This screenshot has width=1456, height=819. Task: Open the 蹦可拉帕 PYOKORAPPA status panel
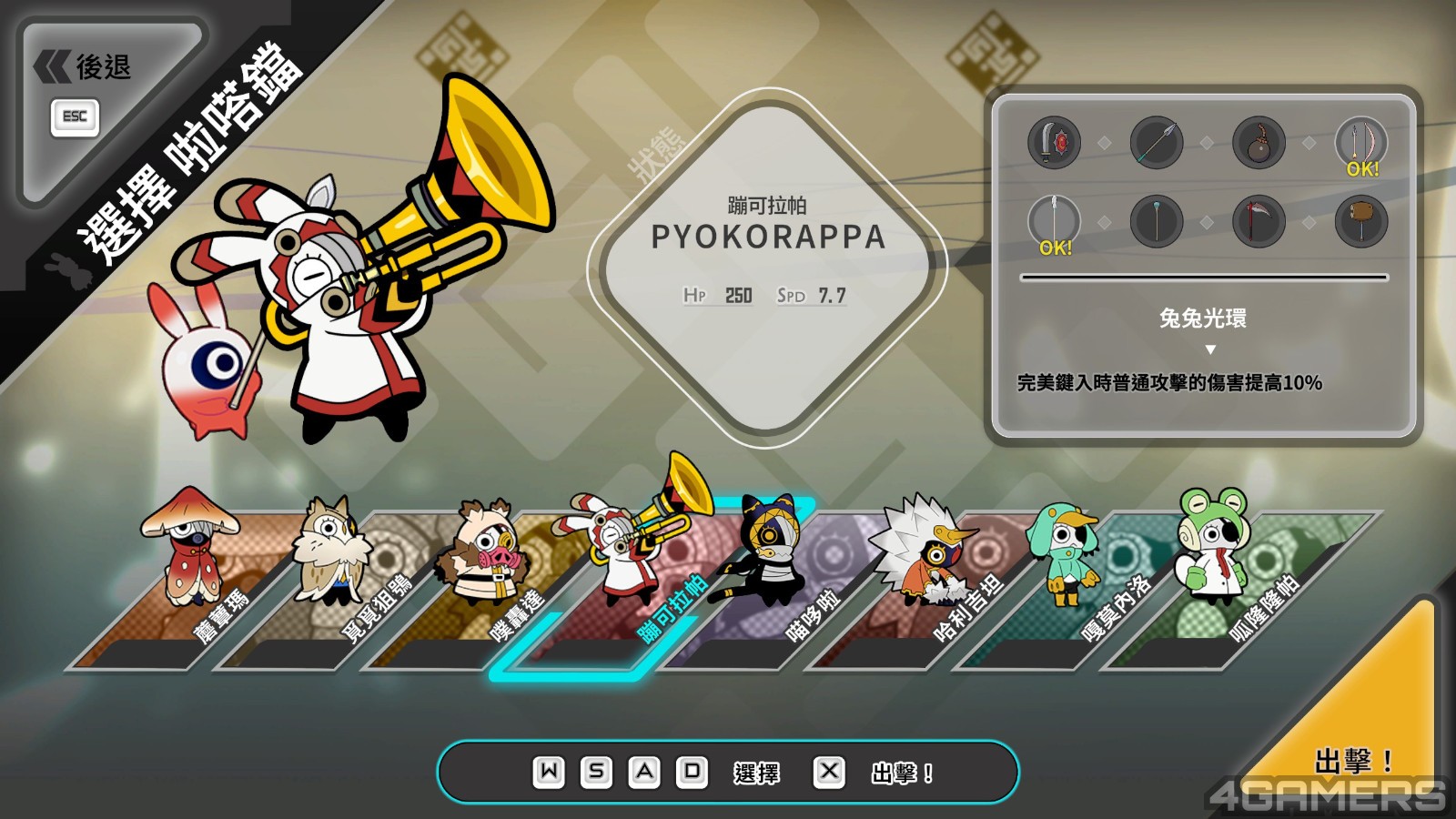click(x=768, y=264)
